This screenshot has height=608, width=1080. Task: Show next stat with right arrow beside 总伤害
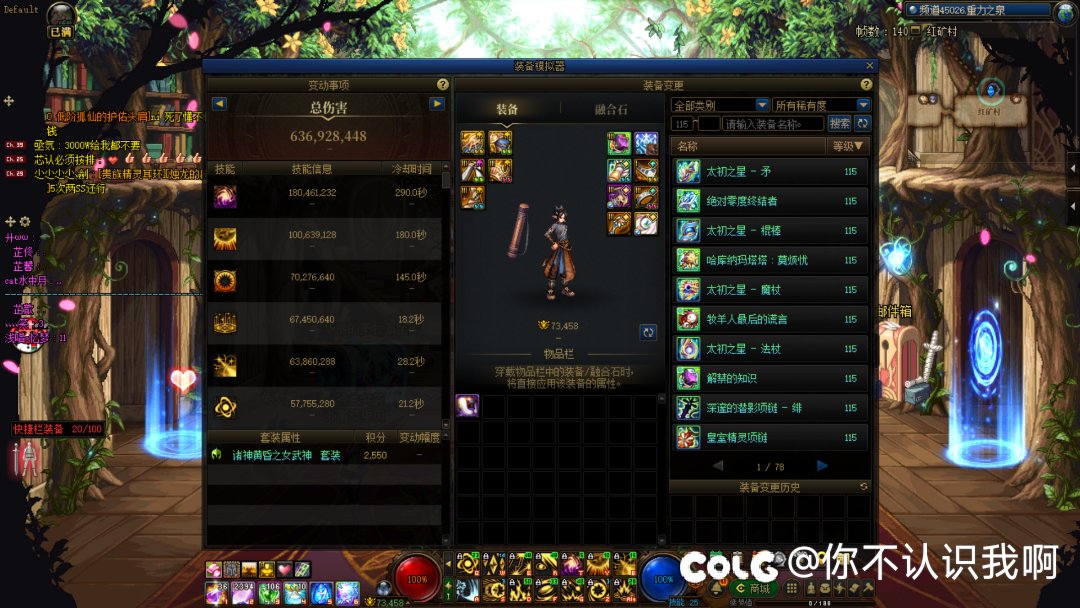[437, 104]
